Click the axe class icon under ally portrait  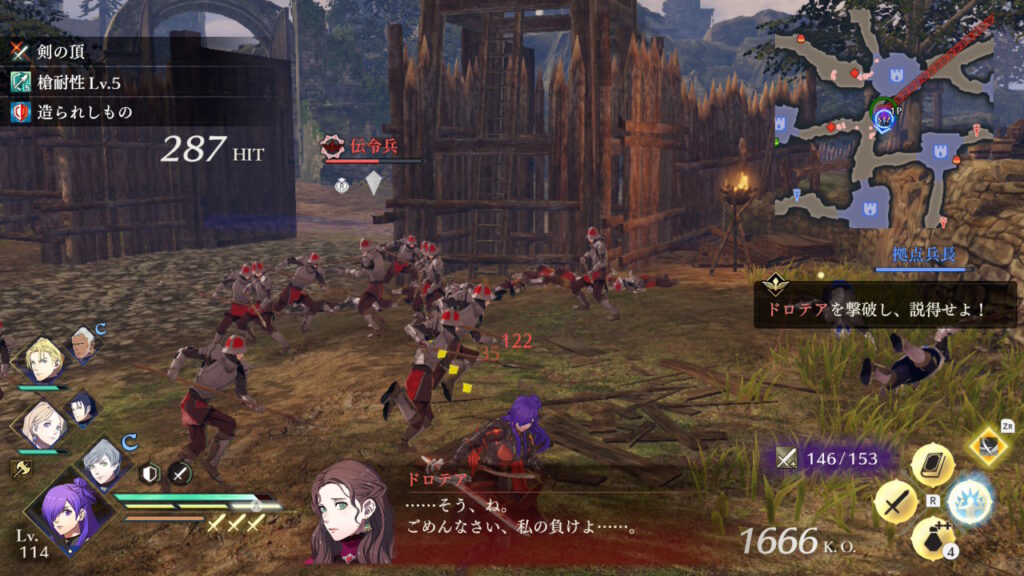pos(19,468)
